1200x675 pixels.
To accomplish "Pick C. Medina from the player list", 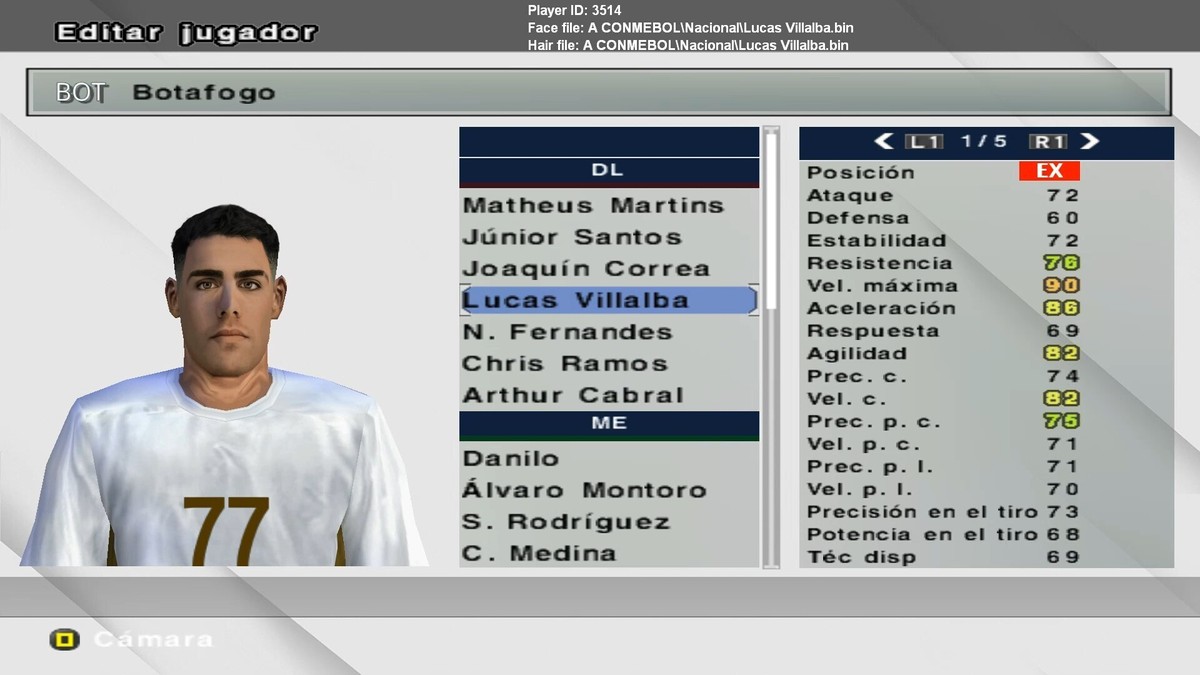I will click(x=539, y=553).
